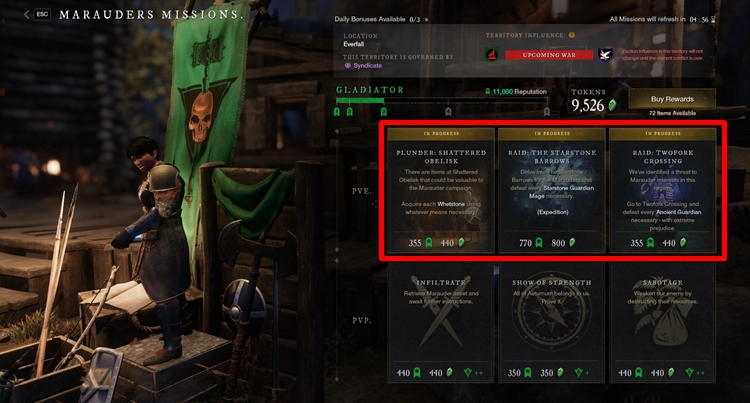
Task: Click the Upcoming War banner
Action: click(x=551, y=54)
